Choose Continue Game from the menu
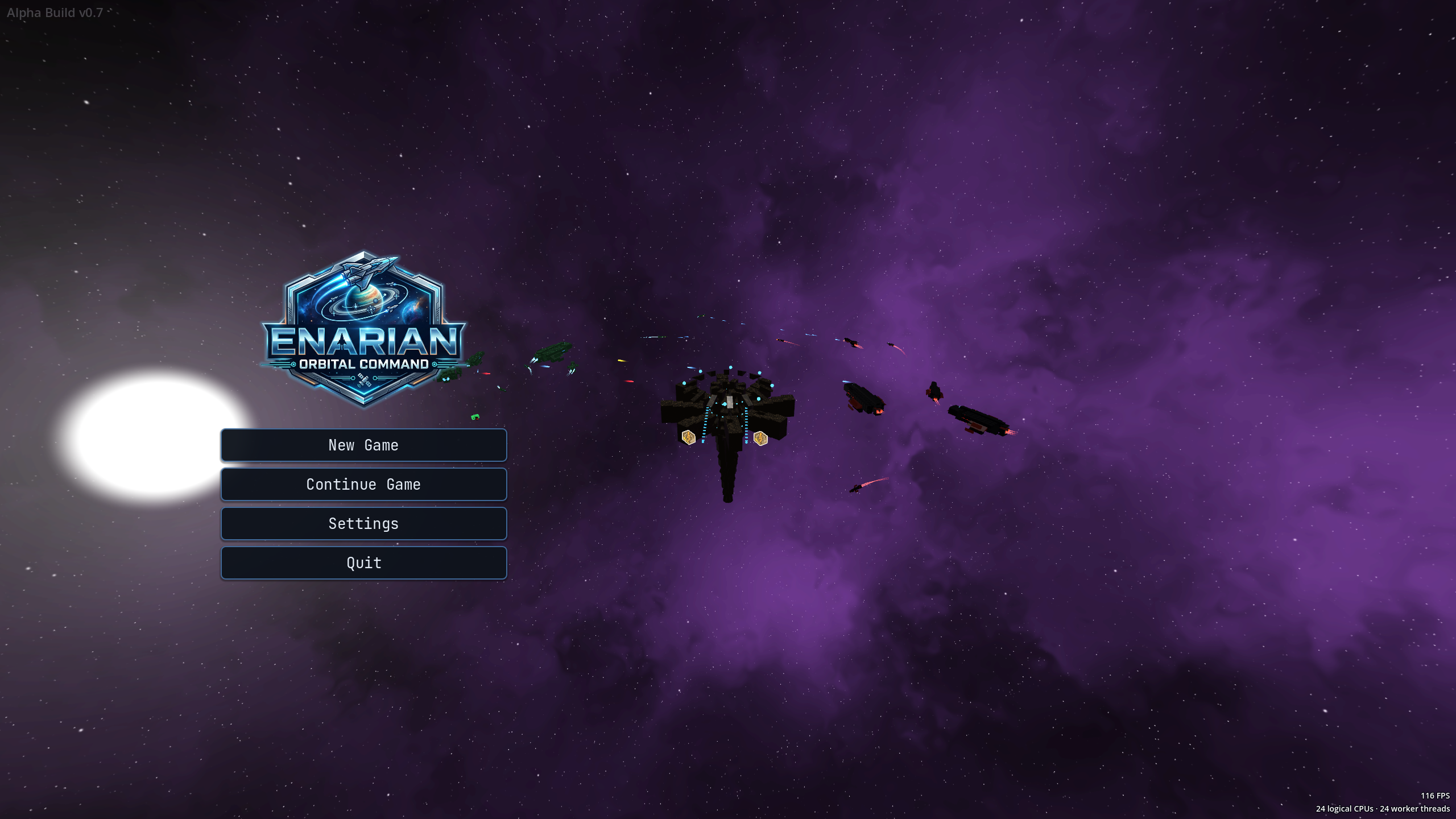Image resolution: width=1456 pixels, height=819 pixels. point(363,485)
